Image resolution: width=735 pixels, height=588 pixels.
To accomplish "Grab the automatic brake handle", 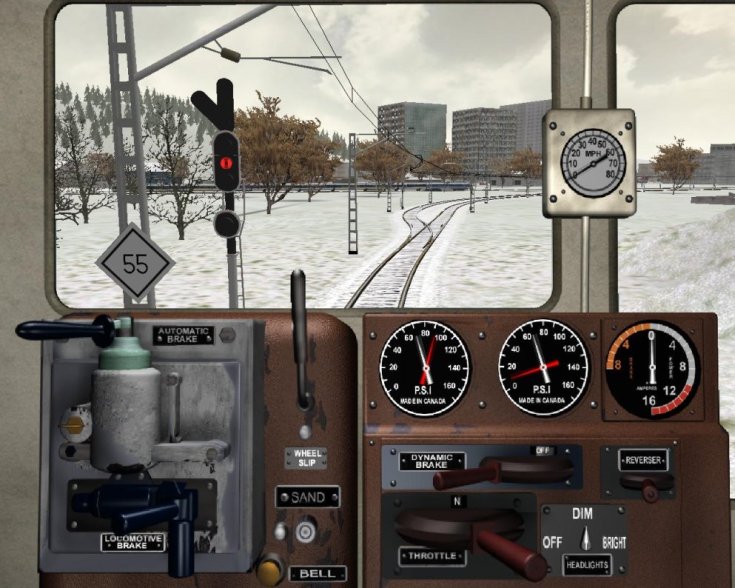I will pos(60,329).
